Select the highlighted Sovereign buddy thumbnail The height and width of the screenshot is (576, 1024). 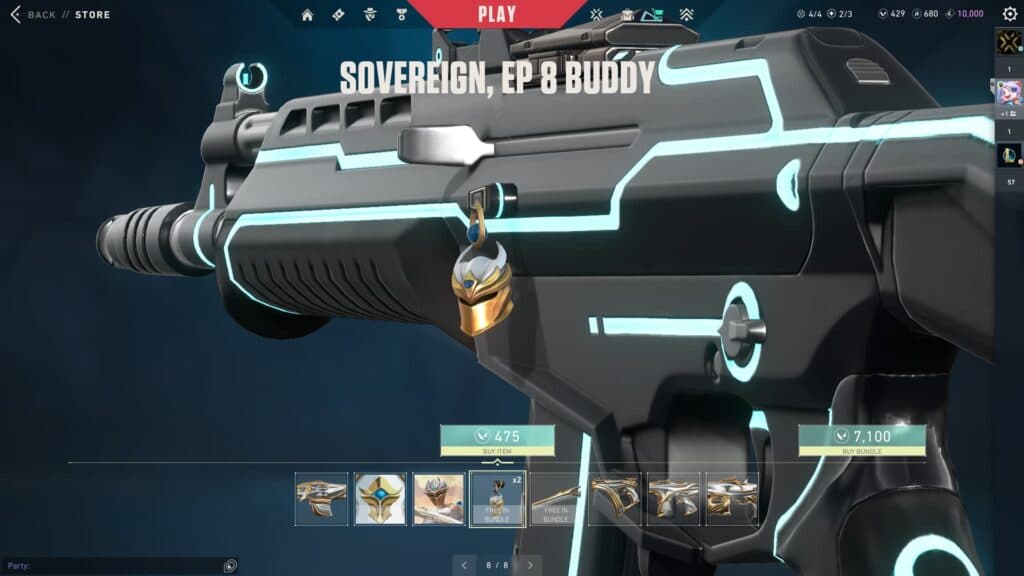(x=497, y=499)
